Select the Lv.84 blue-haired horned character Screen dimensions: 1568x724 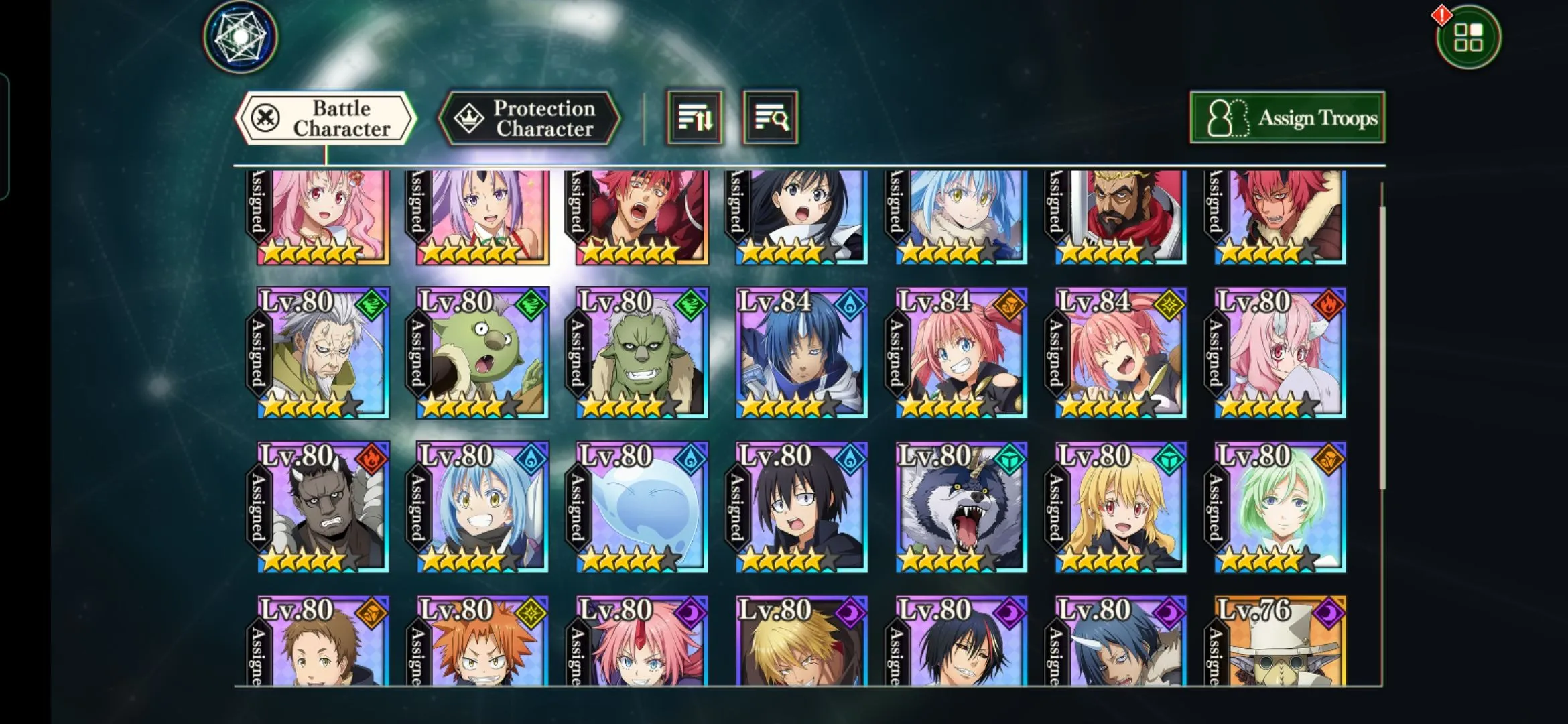pyautogui.click(x=801, y=353)
